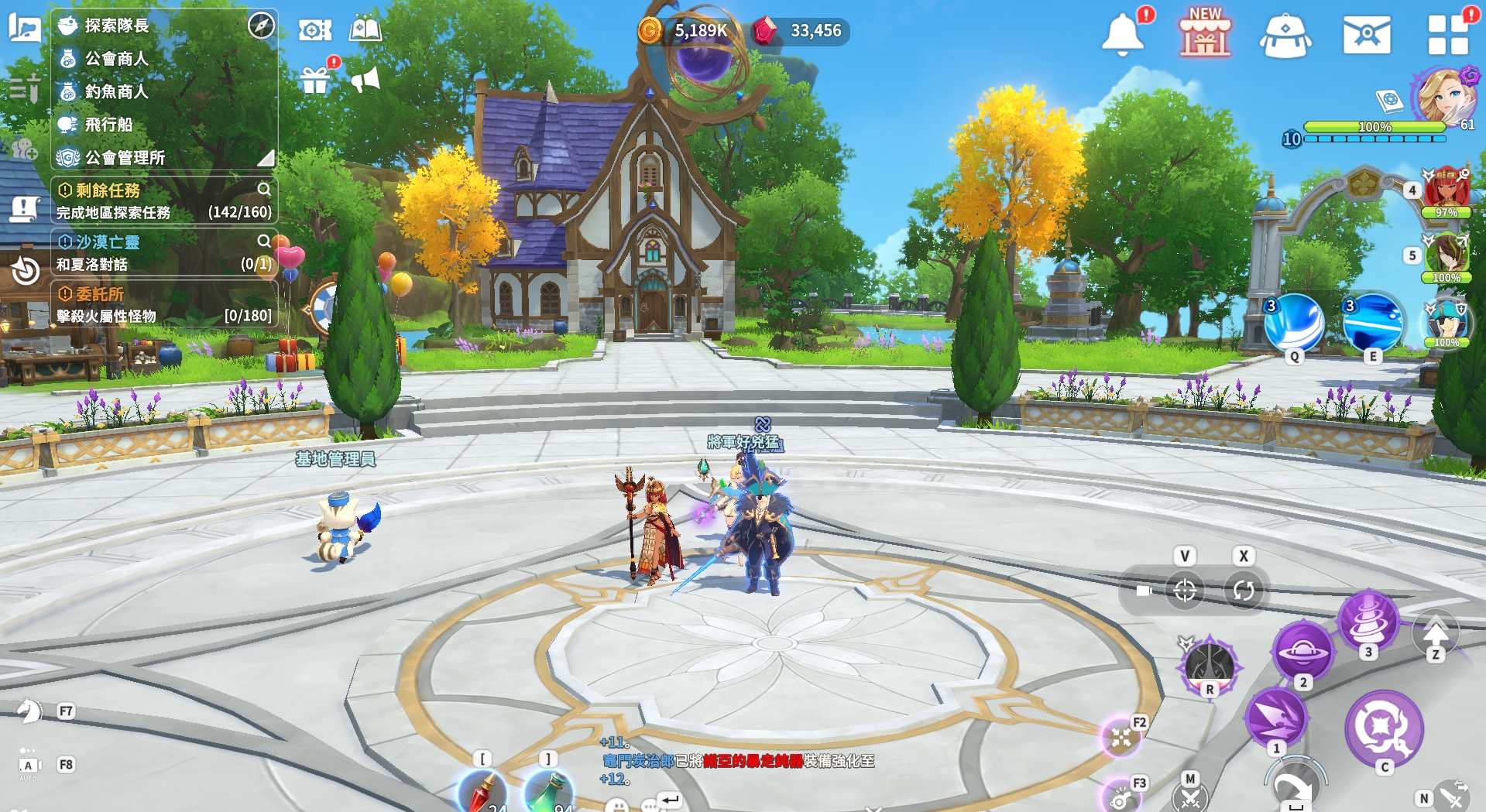Select 公會商人 in the NPC list
The height and width of the screenshot is (812, 1486).
(x=116, y=59)
